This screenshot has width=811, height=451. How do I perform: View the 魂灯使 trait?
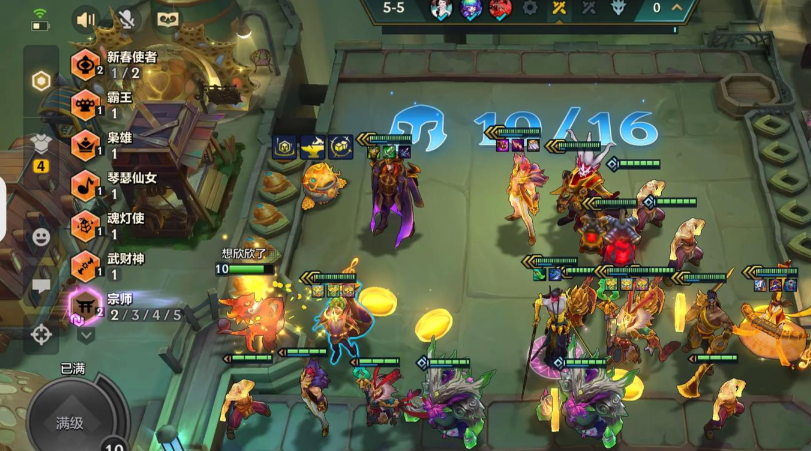coord(86,225)
